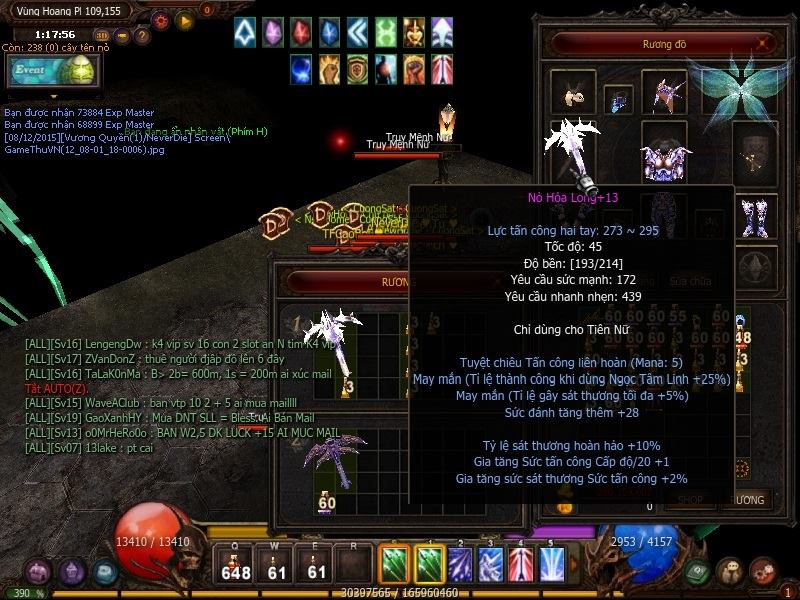Toggle the 3D camera button
Screen dimensions: 800x600
pyautogui.click(x=101, y=36)
